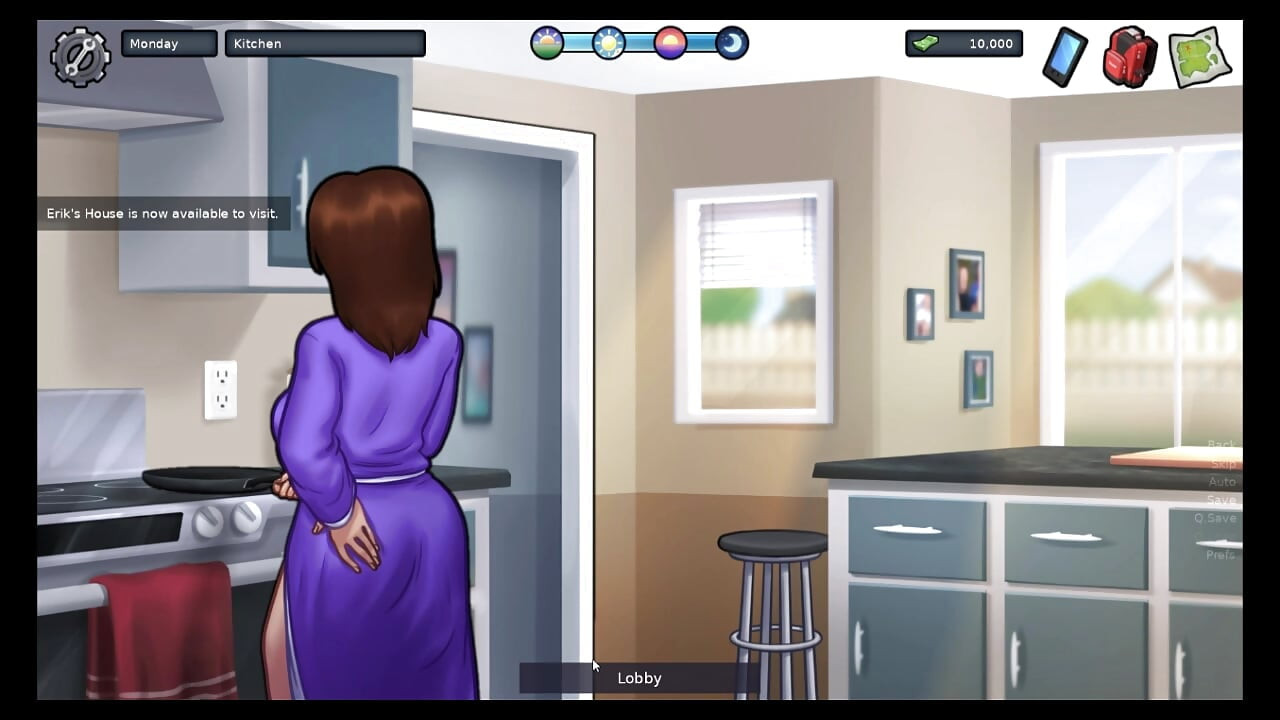Open the Monday day display box
This screenshot has width=1280, height=720.
(x=168, y=43)
